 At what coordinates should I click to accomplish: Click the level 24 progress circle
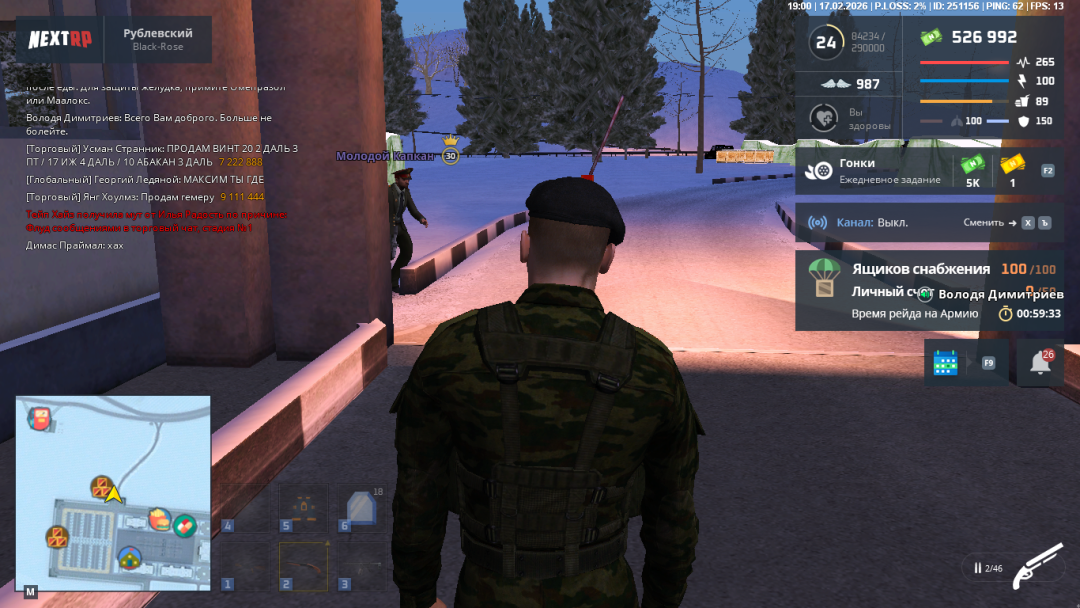point(826,42)
